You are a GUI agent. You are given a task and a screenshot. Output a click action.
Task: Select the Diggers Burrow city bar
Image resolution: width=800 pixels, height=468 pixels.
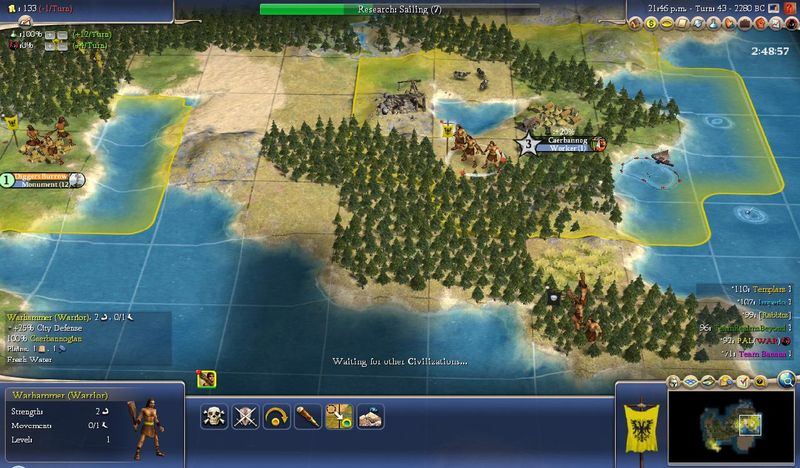point(42,180)
